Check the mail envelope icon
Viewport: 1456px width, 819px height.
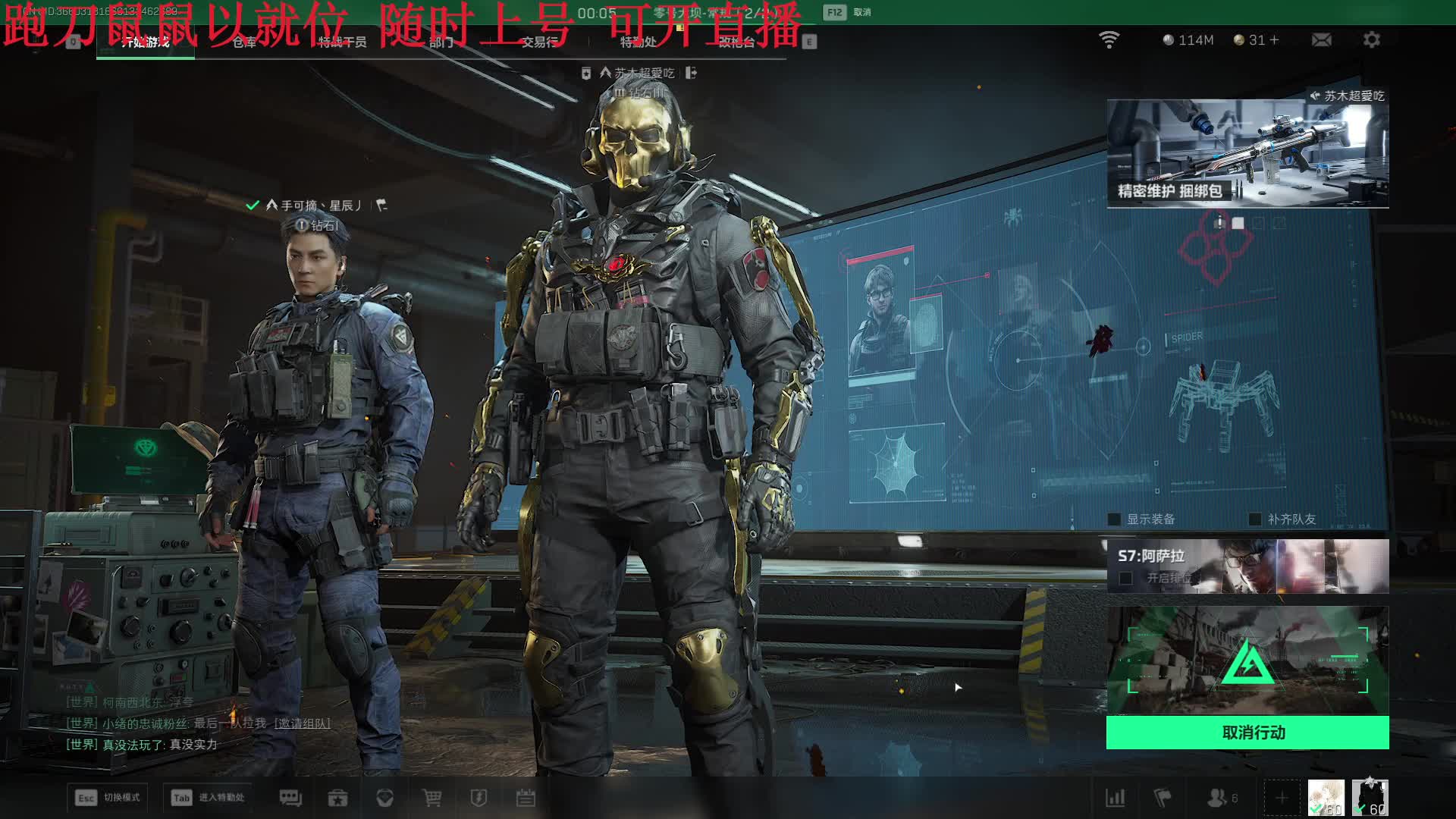[x=1321, y=39]
